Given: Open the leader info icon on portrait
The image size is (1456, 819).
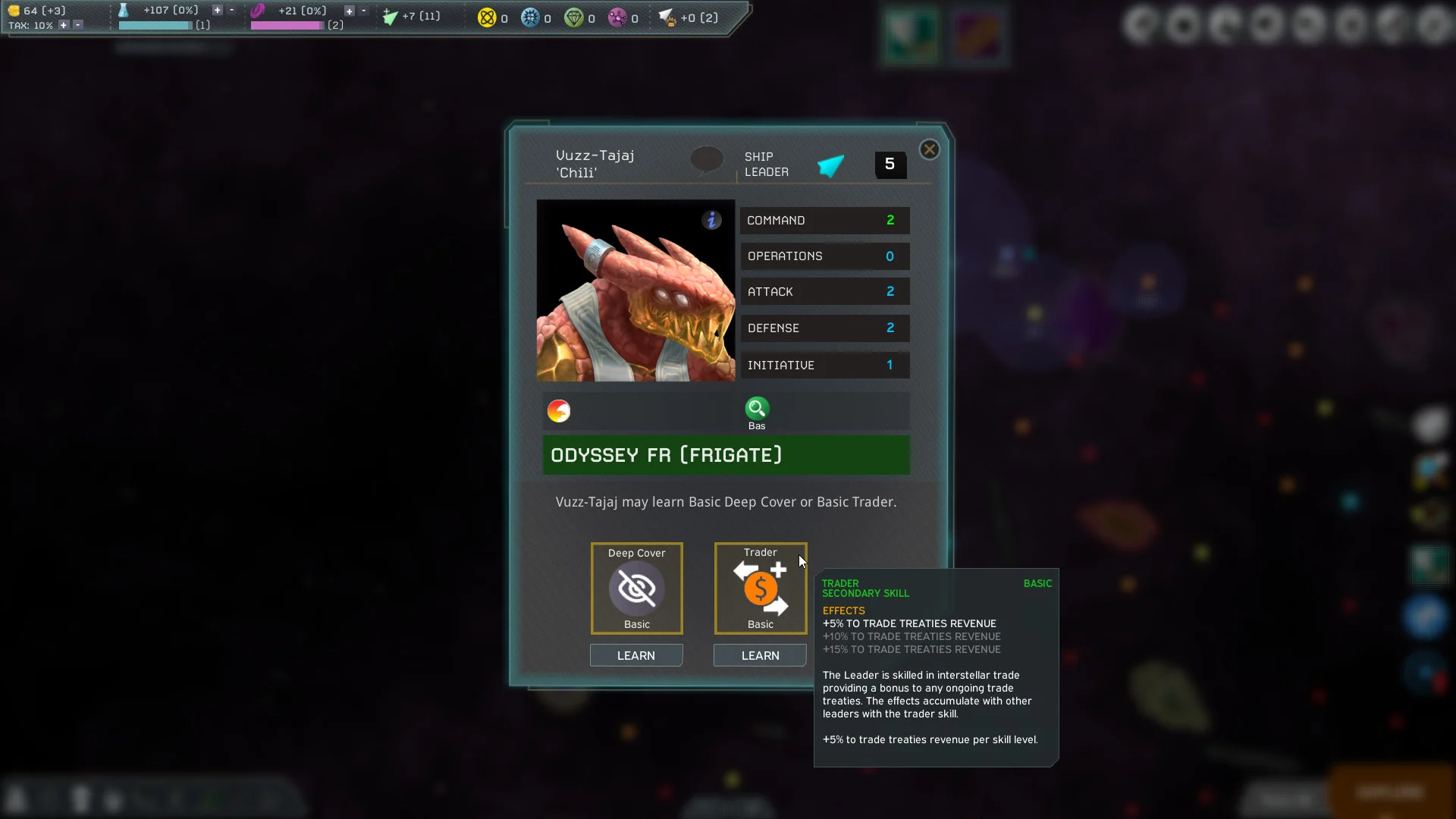Looking at the screenshot, I should (x=711, y=220).
